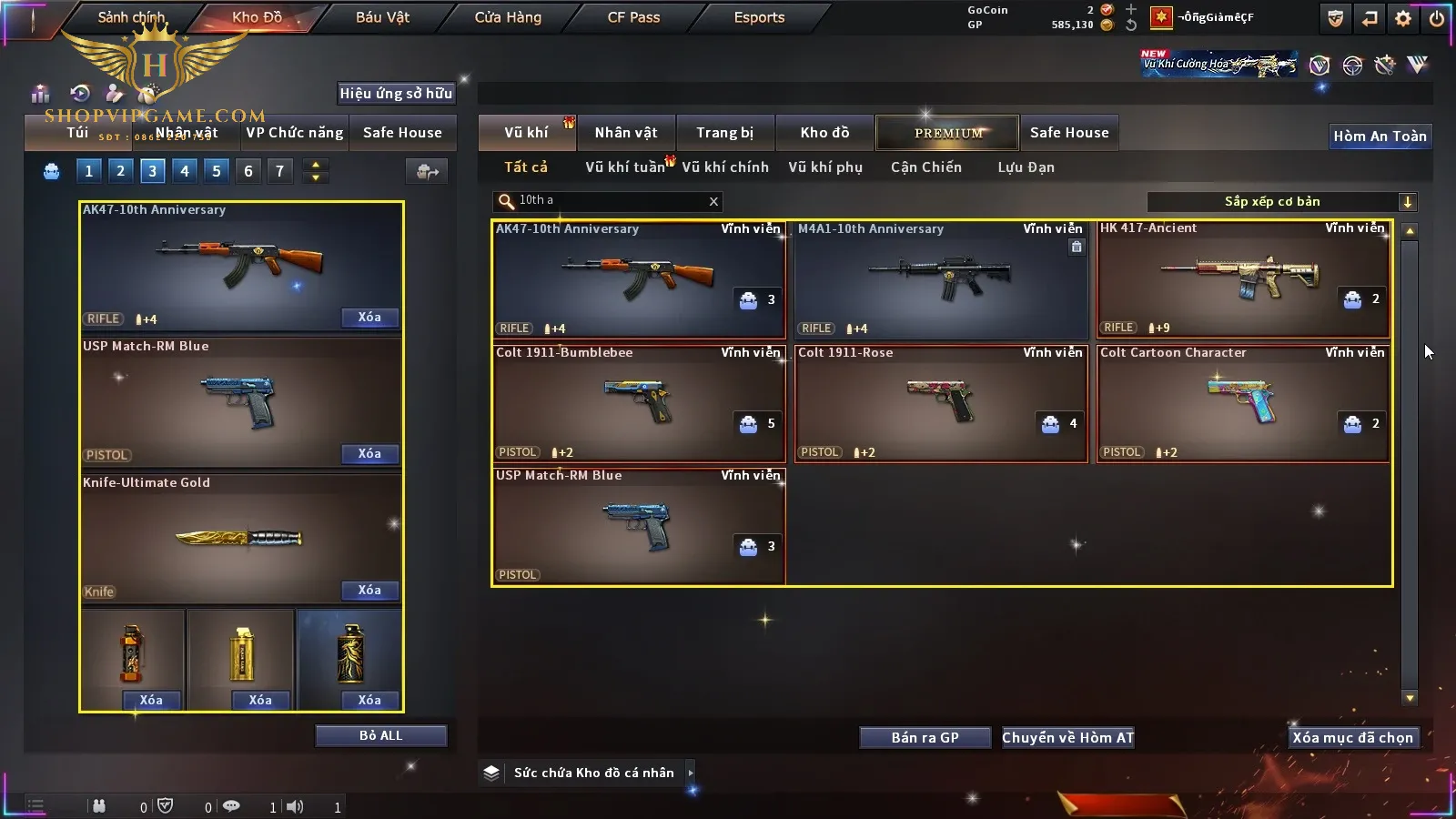Screen dimensions: 1456x819
Task: Open the Sắp xếp cơ bản dropdown
Action: (x=1407, y=202)
